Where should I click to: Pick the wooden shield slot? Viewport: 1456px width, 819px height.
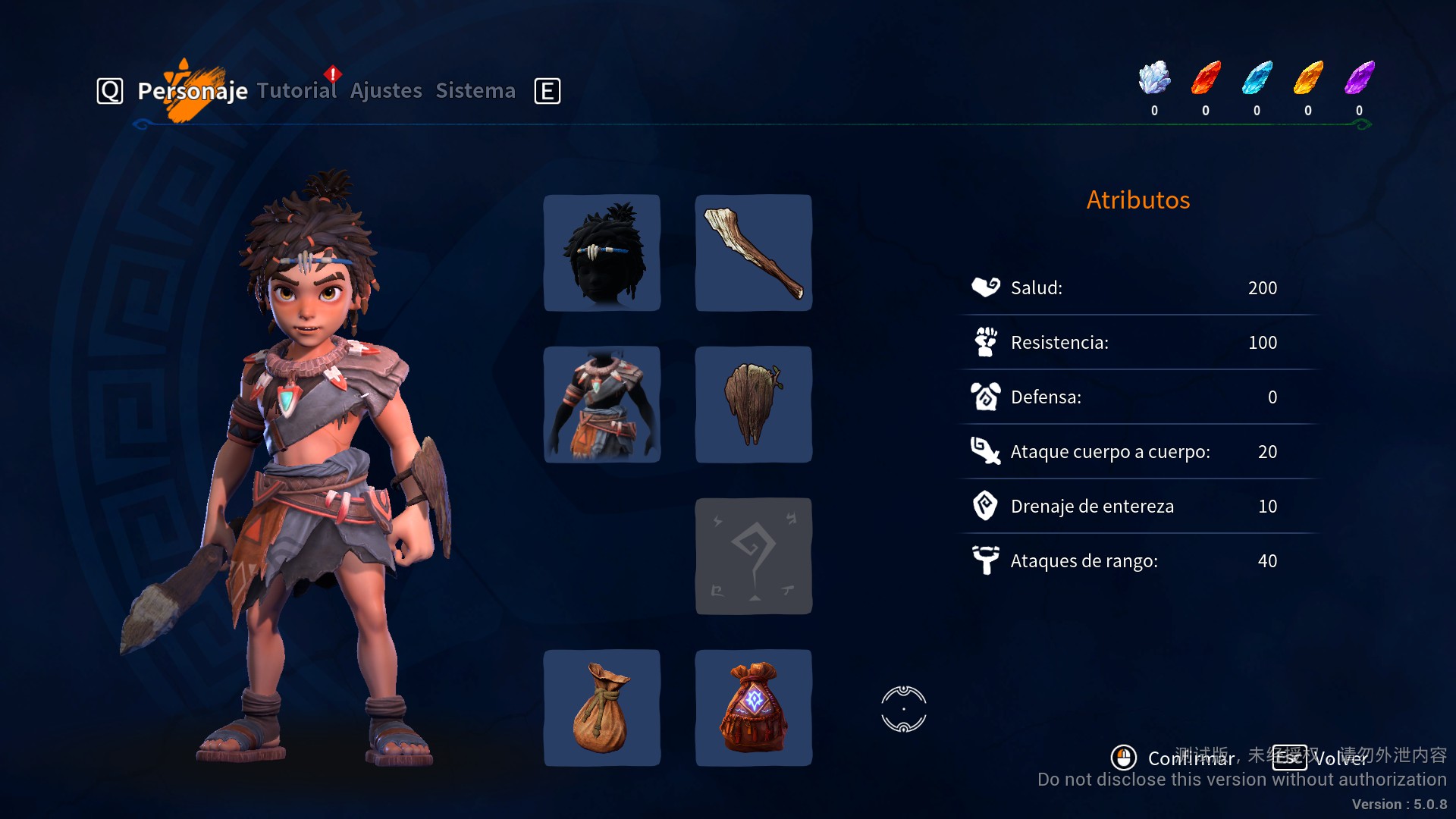[x=754, y=404]
